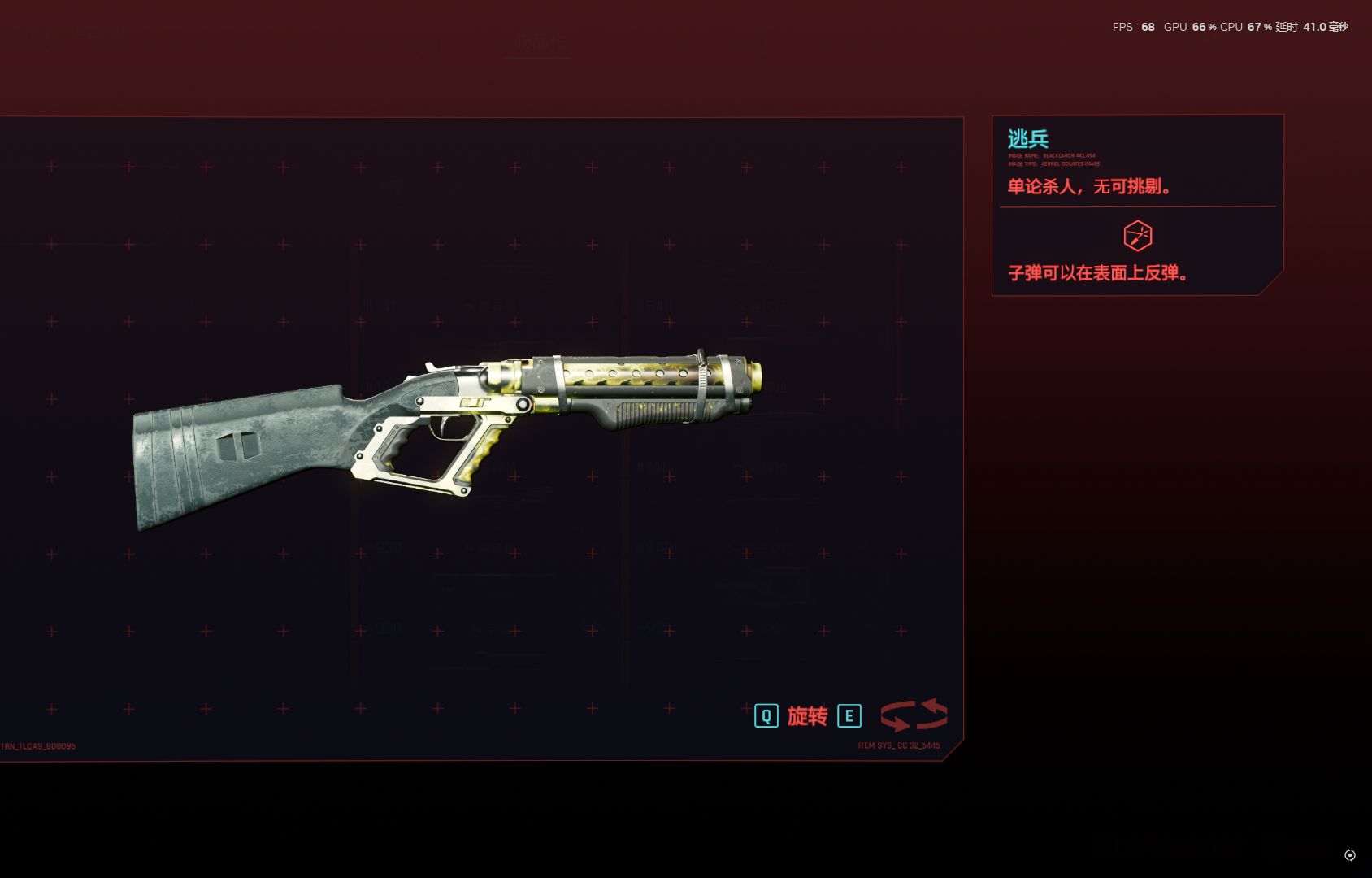Click the 旋转 rotate label
Screen dimensions: 1372x878
tap(808, 716)
